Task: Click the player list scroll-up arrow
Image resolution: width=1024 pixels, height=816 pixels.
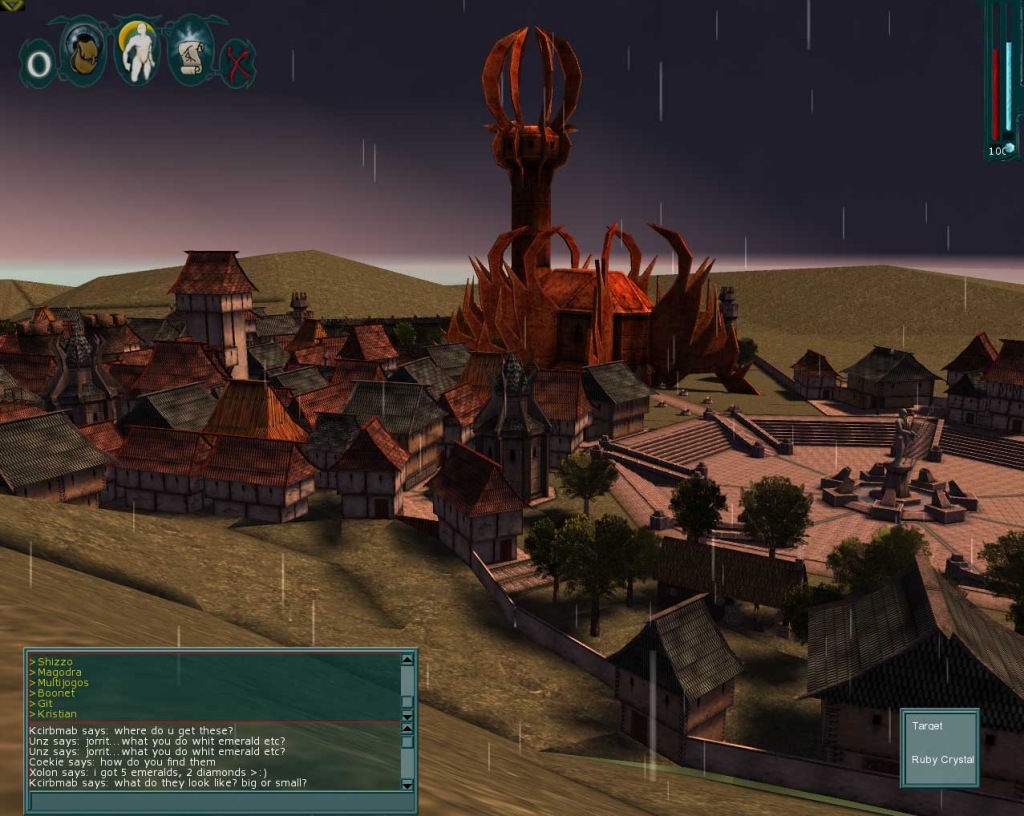Action: (407, 660)
